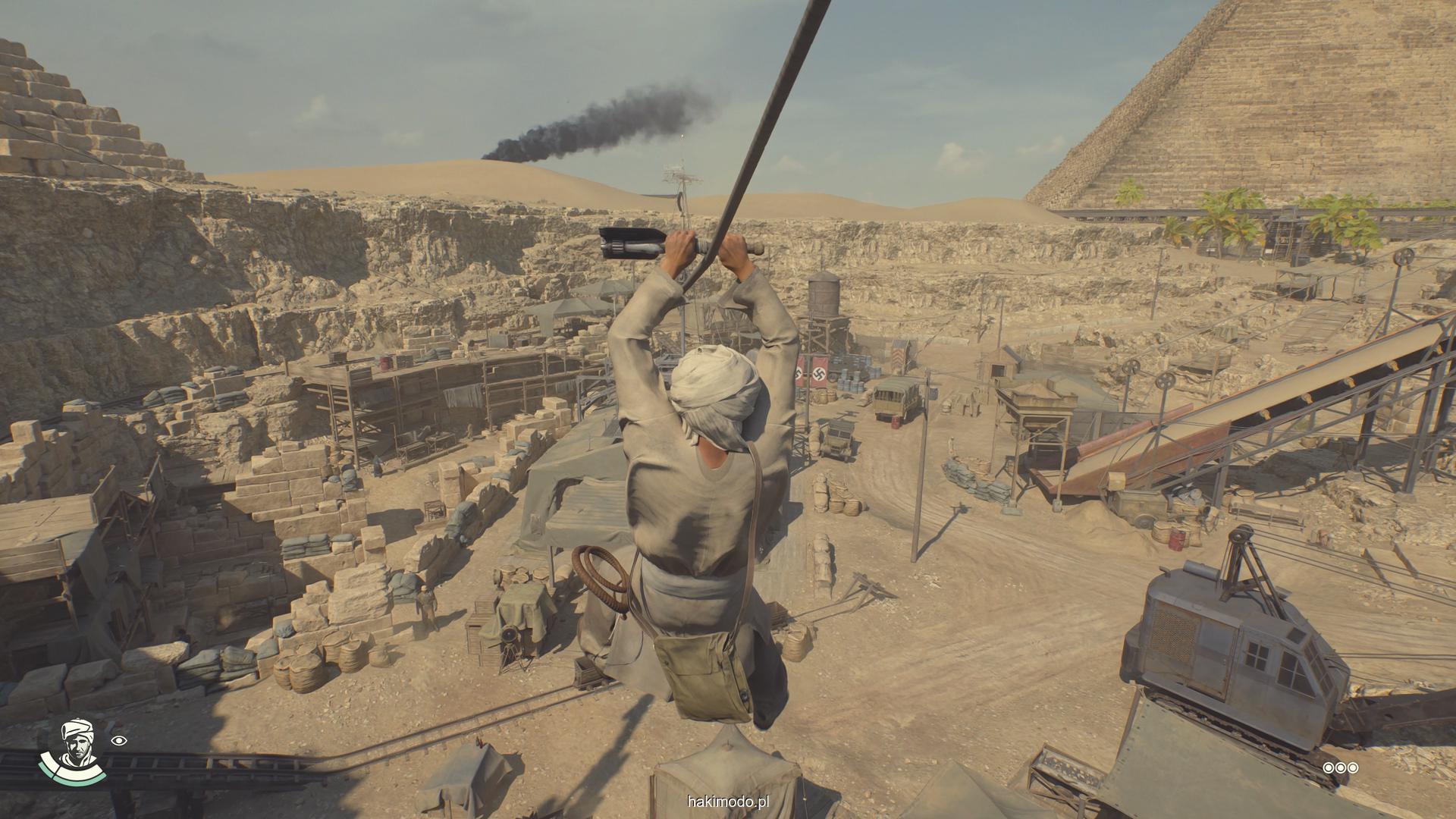Select the eye stealth visibility icon

pos(119,741)
